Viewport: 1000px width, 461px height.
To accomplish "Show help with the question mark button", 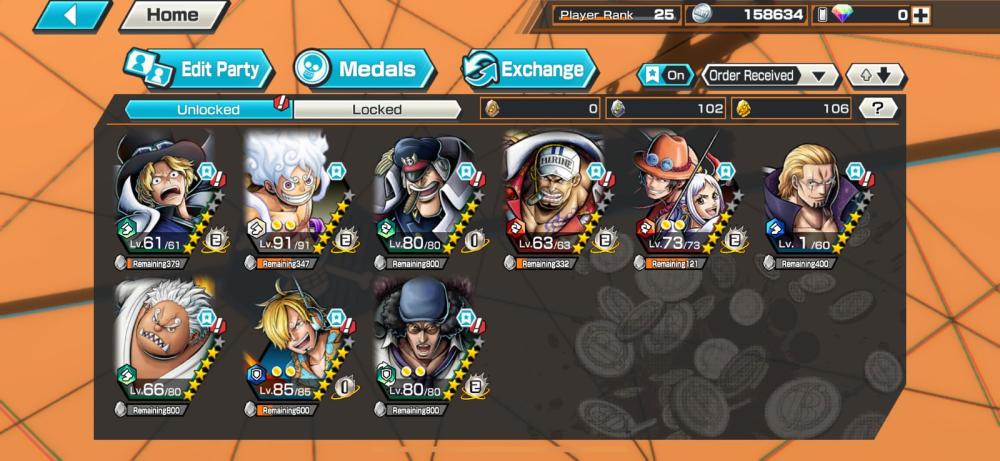I will (x=877, y=108).
